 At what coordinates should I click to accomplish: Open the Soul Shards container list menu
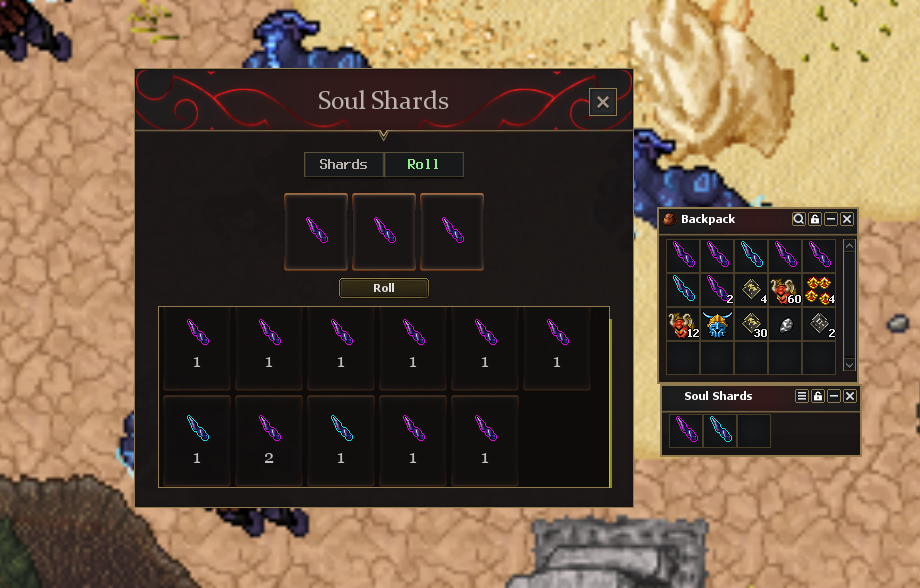click(802, 397)
